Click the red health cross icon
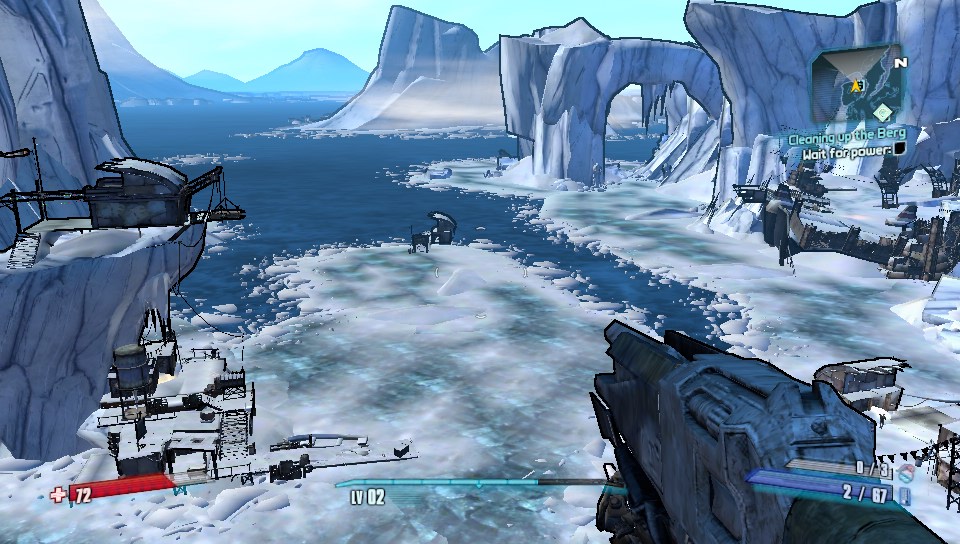 59,493
